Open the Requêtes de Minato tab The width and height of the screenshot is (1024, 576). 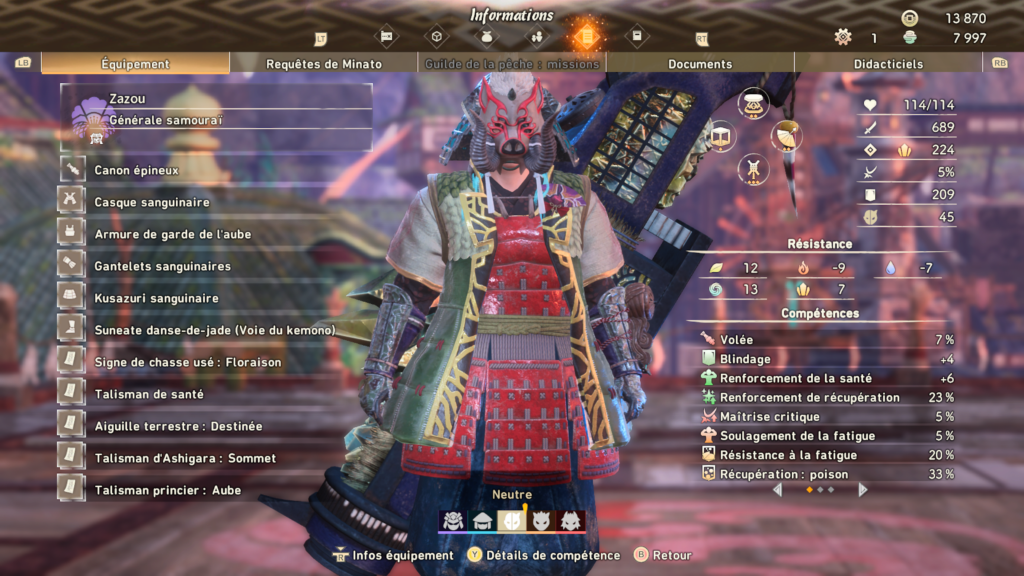[324, 64]
